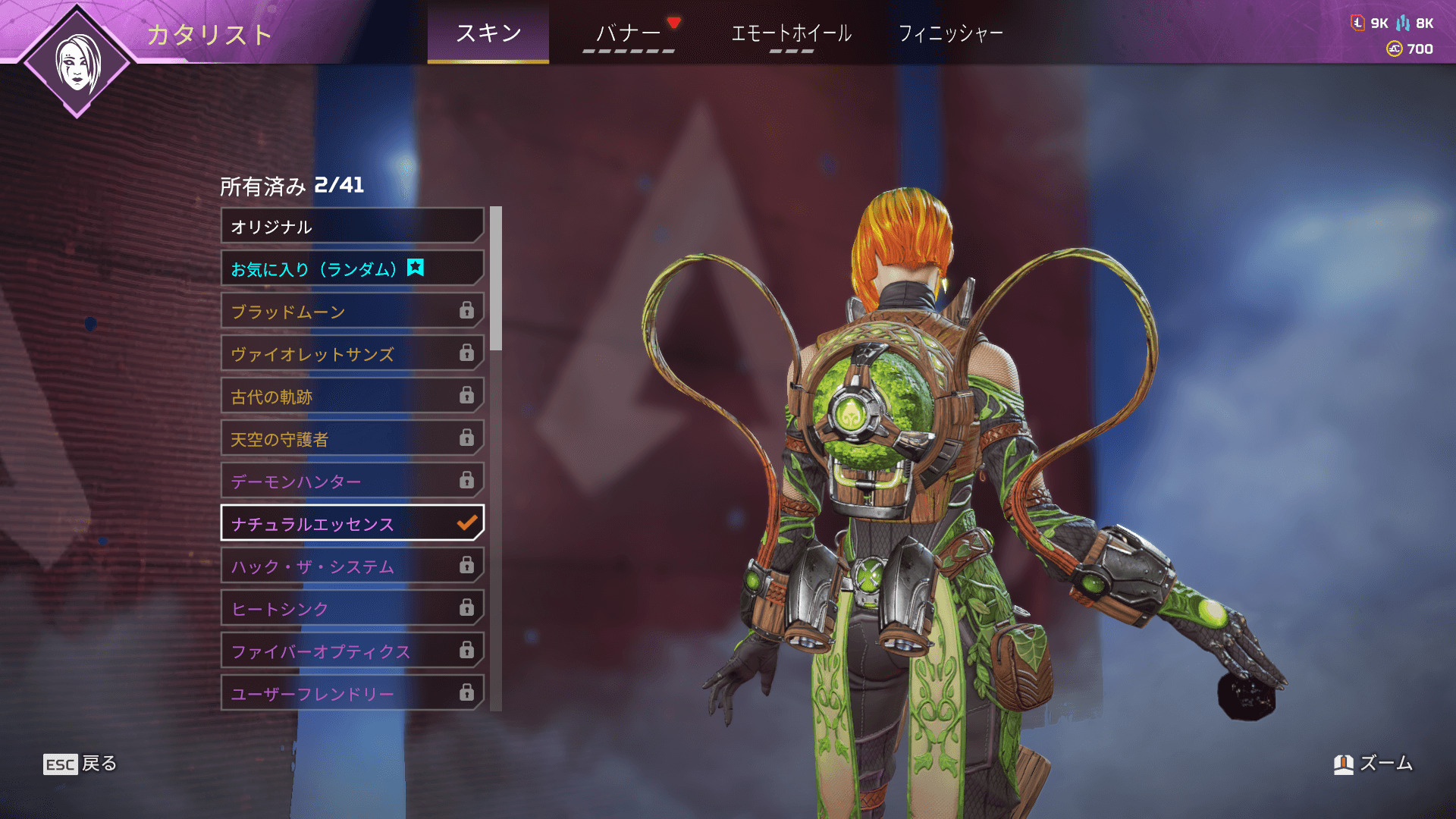Click the Catalyst legend portrait icon
Image resolution: width=1456 pixels, height=819 pixels.
[77, 62]
